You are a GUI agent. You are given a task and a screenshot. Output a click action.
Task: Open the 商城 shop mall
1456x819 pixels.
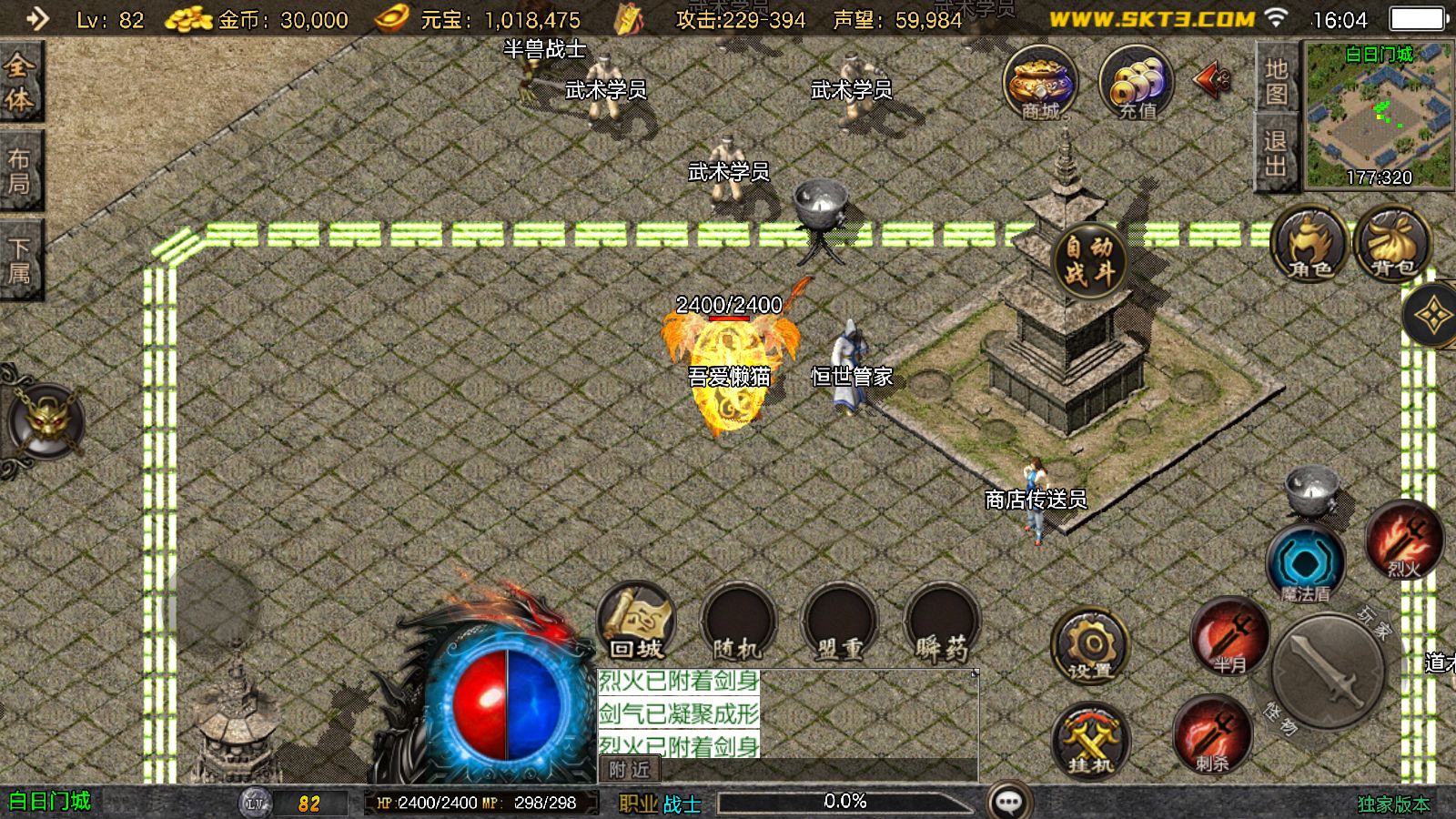[1040, 84]
